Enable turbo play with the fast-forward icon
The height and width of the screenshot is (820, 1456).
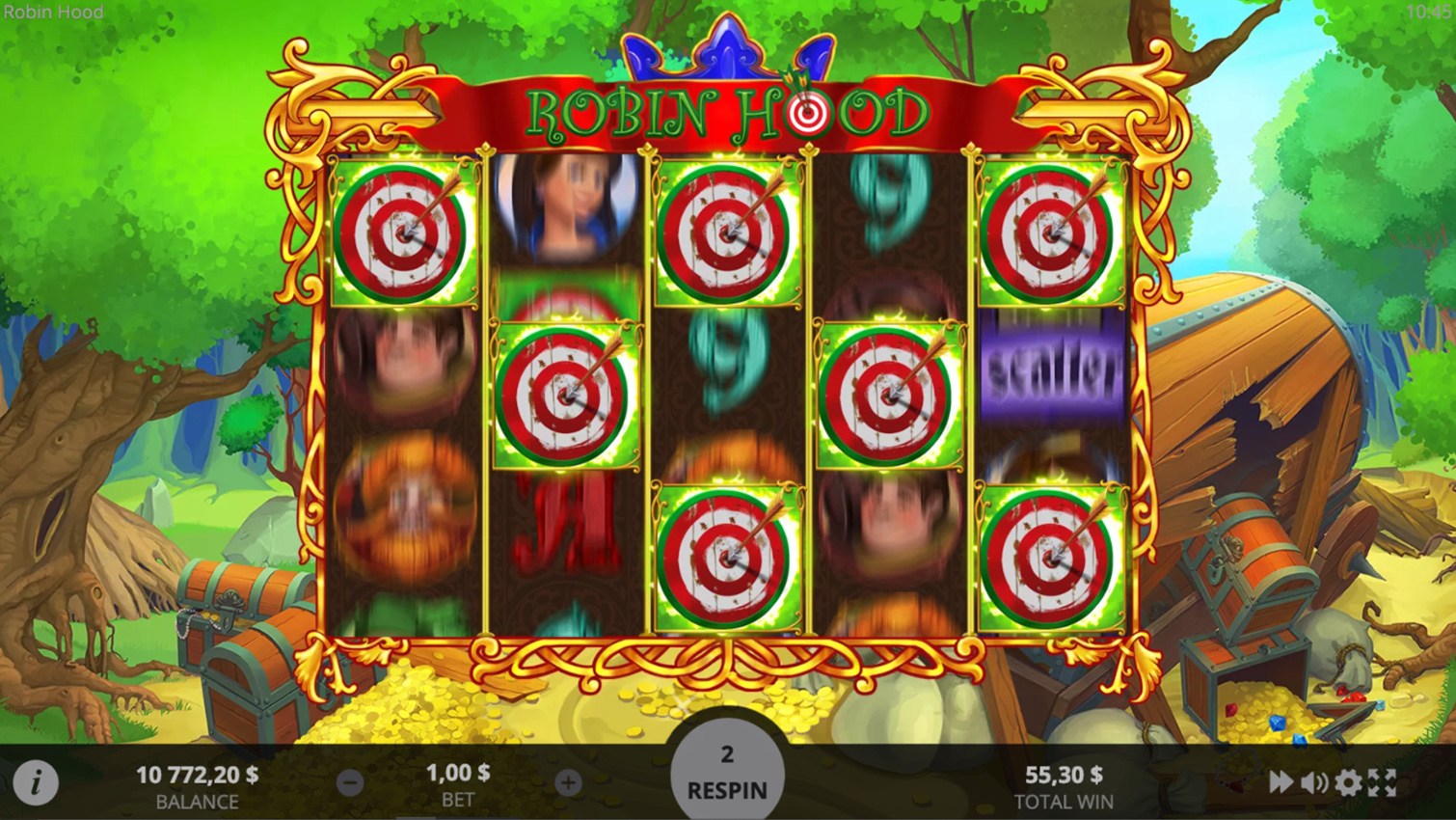[1281, 782]
